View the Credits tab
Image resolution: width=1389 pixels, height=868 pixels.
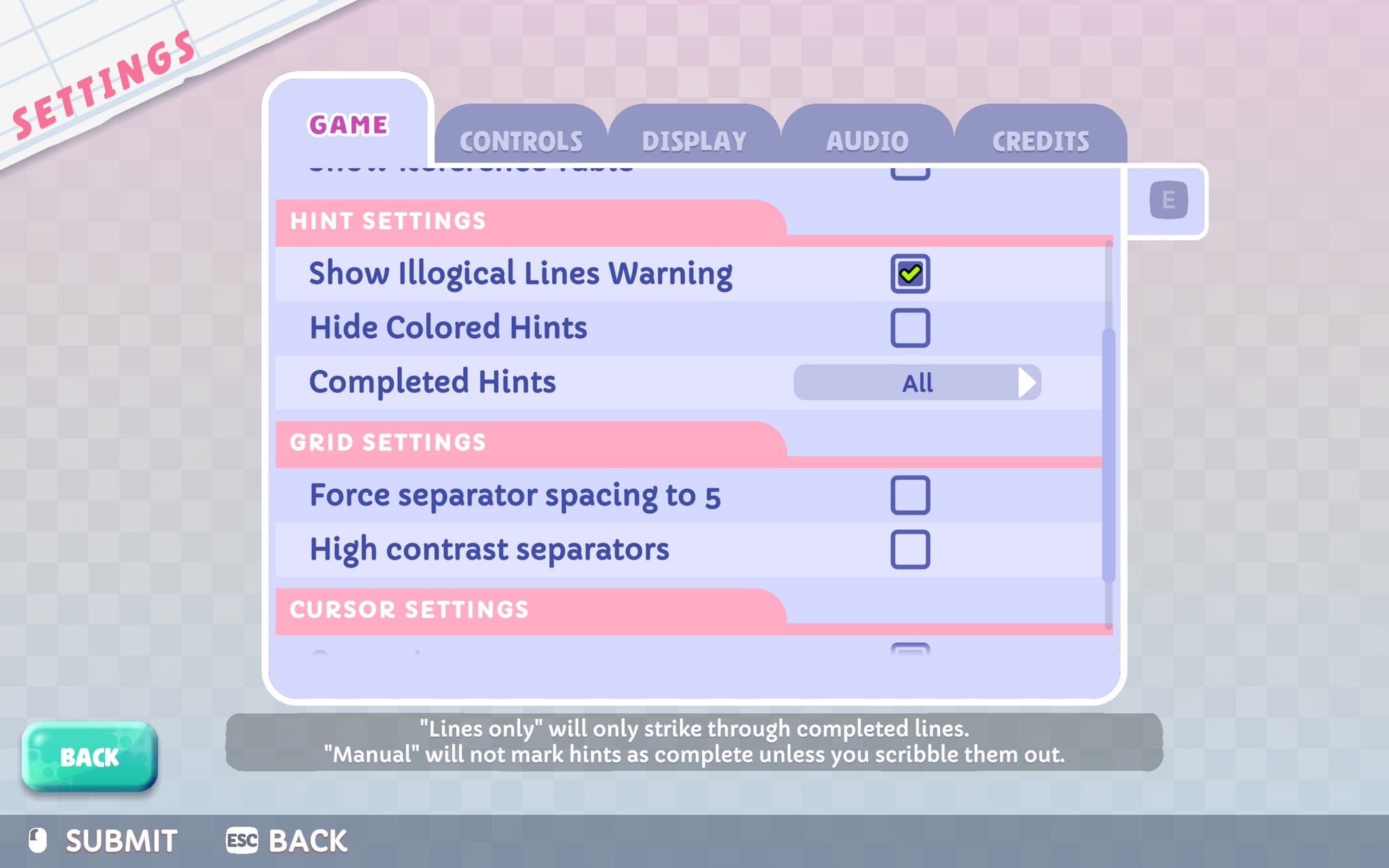pos(1039,139)
